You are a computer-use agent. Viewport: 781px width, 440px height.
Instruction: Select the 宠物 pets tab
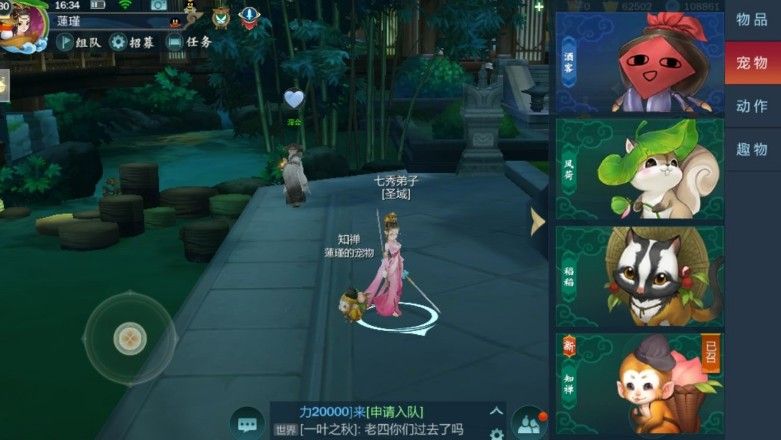pos(752,63)
